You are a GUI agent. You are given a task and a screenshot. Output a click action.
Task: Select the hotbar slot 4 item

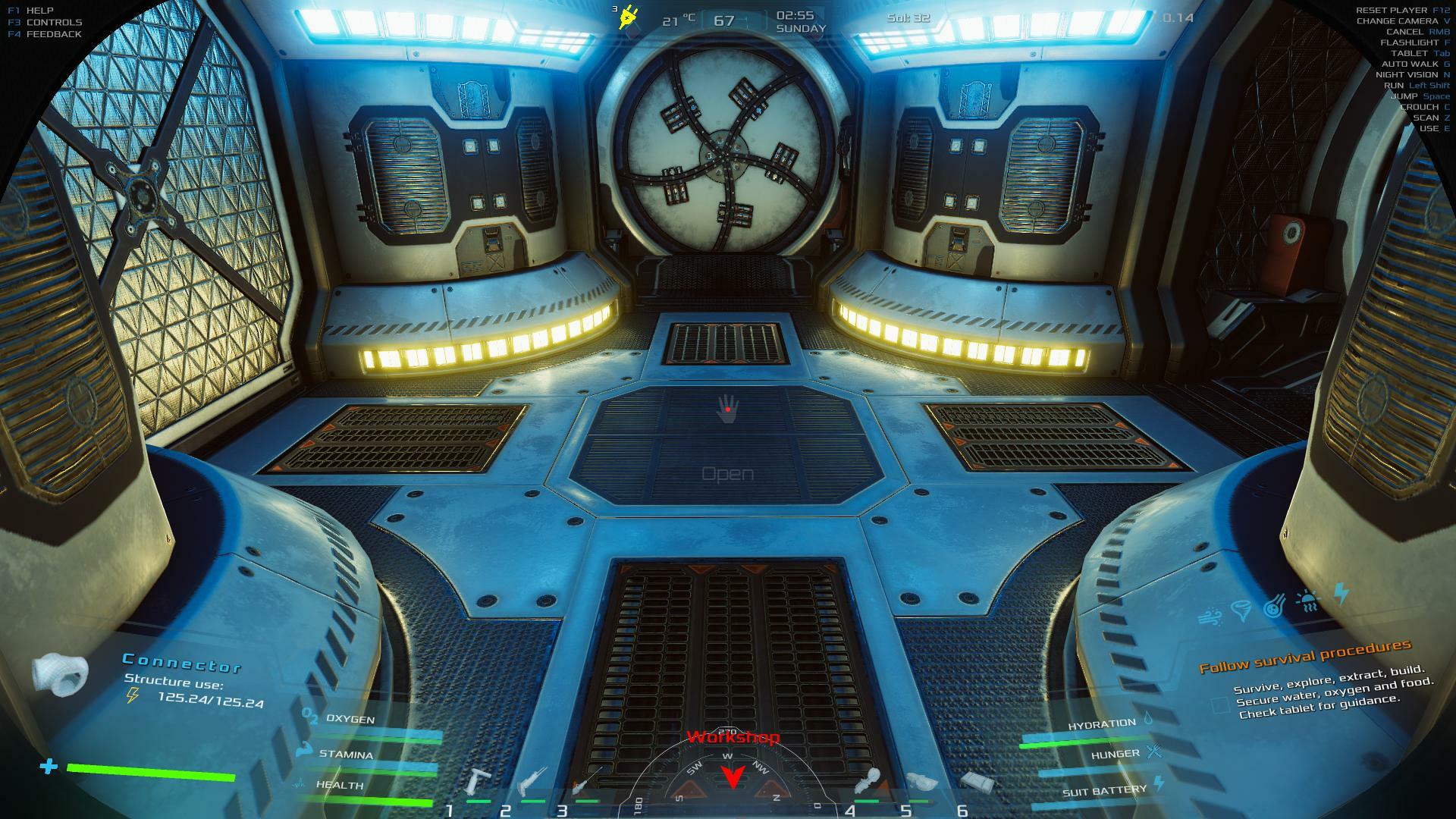click(x=867, y=780)
